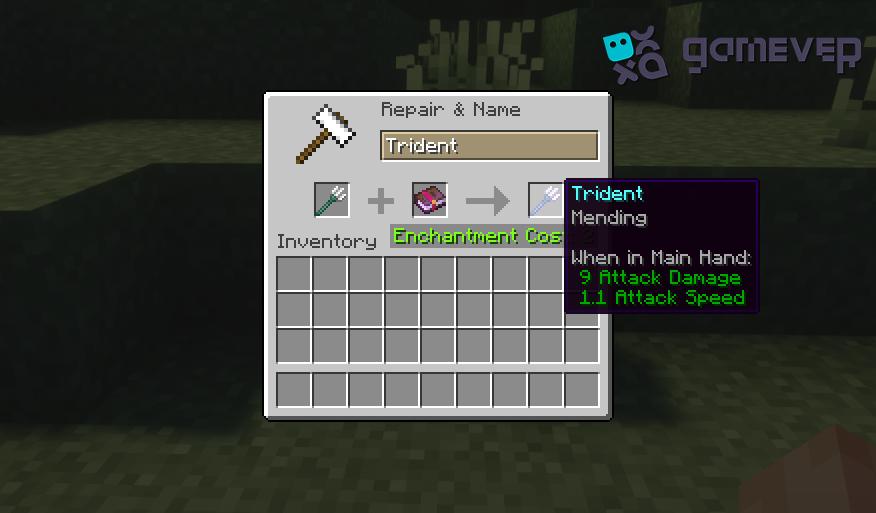The height and width of the screenshot is (513, 876).
Task: Click the item name text field
Action: pos(489,146)
